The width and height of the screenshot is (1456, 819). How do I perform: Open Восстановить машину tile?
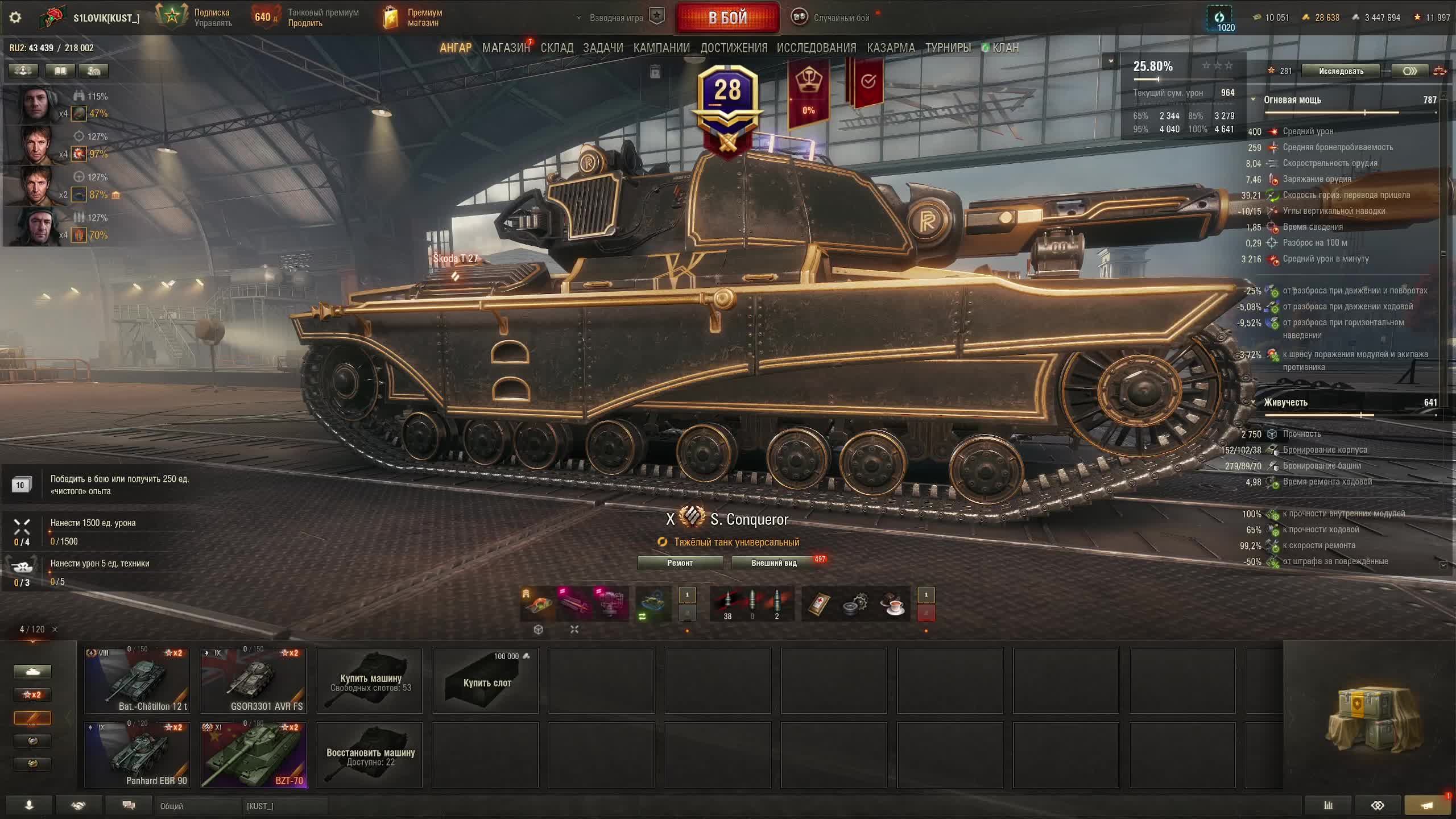pos(370,755)
